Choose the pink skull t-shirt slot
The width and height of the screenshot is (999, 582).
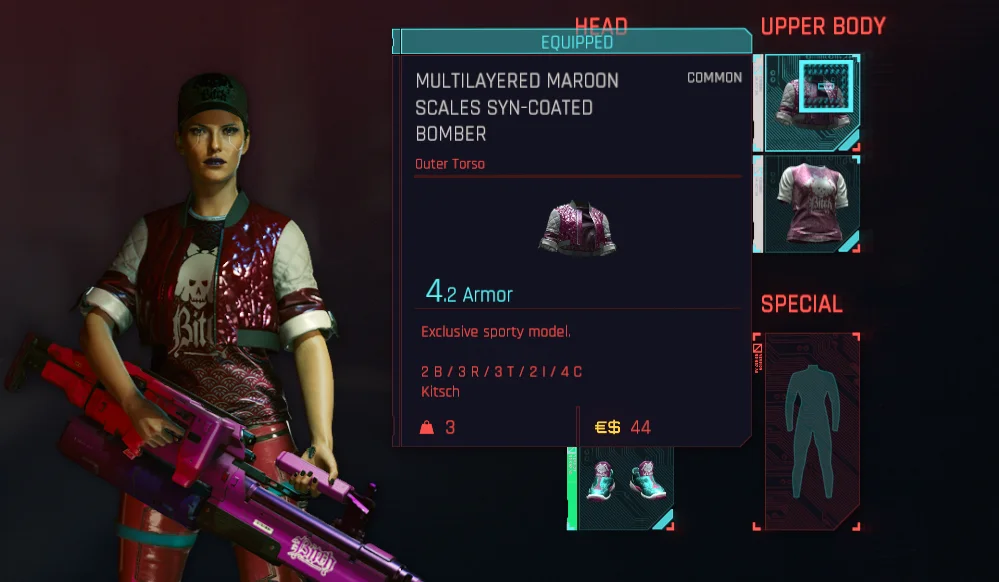click(x=811, y=202)
